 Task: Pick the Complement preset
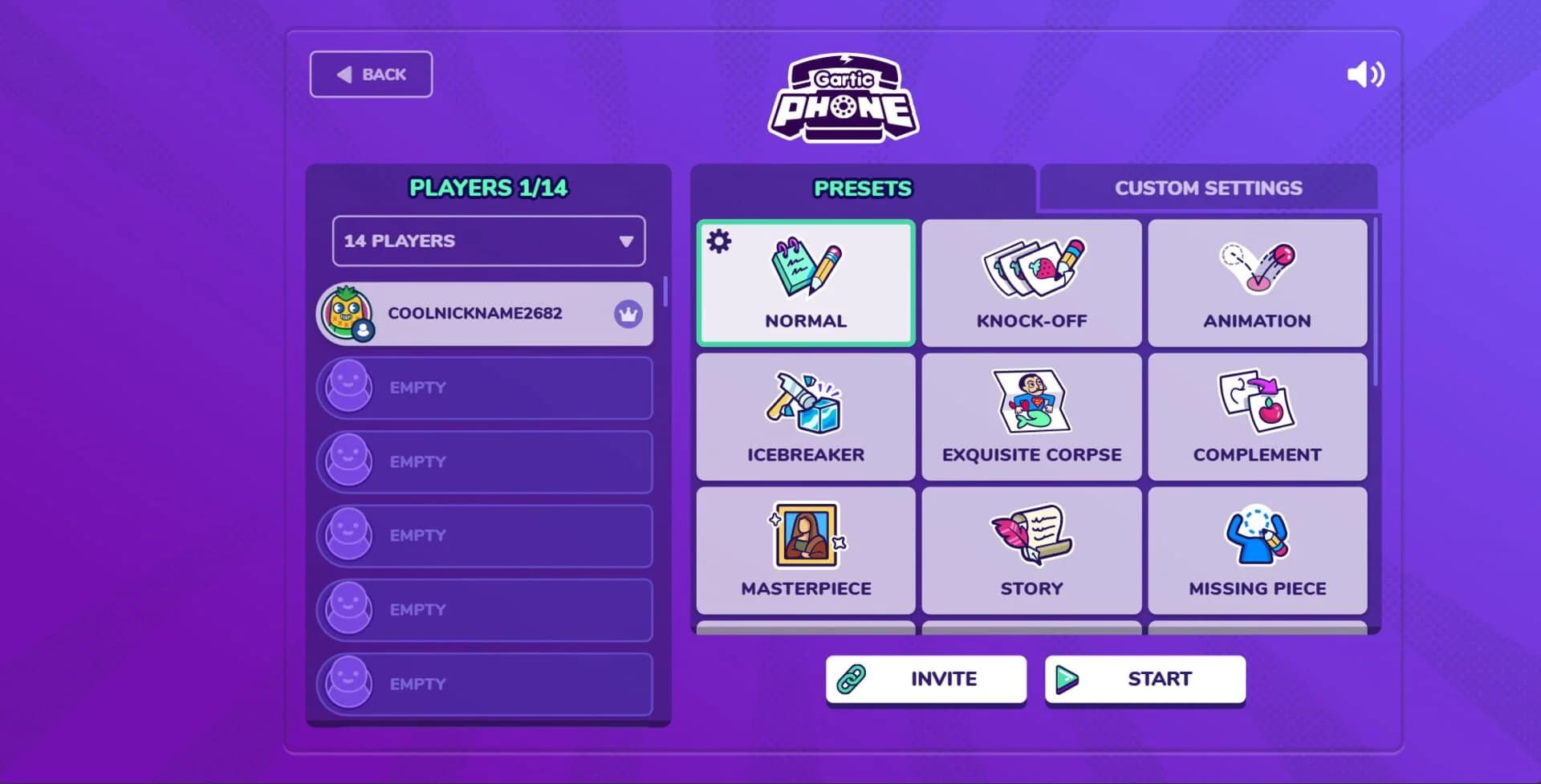tap(1257, 417)
